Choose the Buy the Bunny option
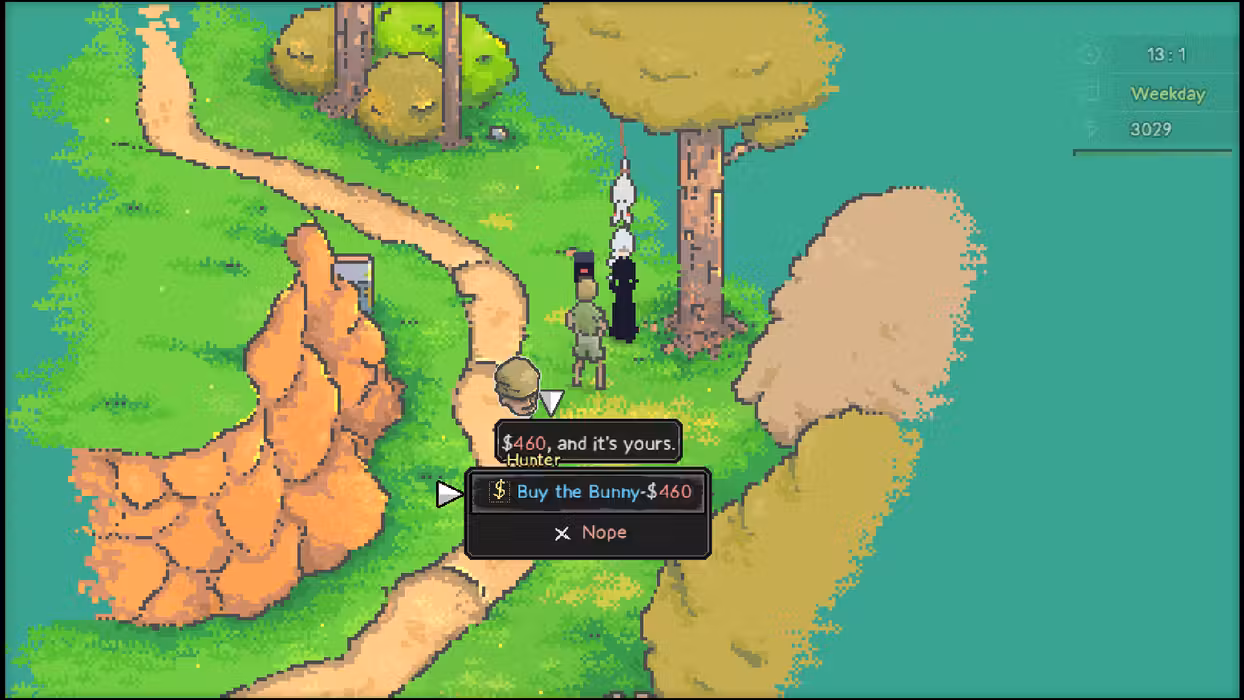Screen dimensions: 1244x700 coord(589,492)
